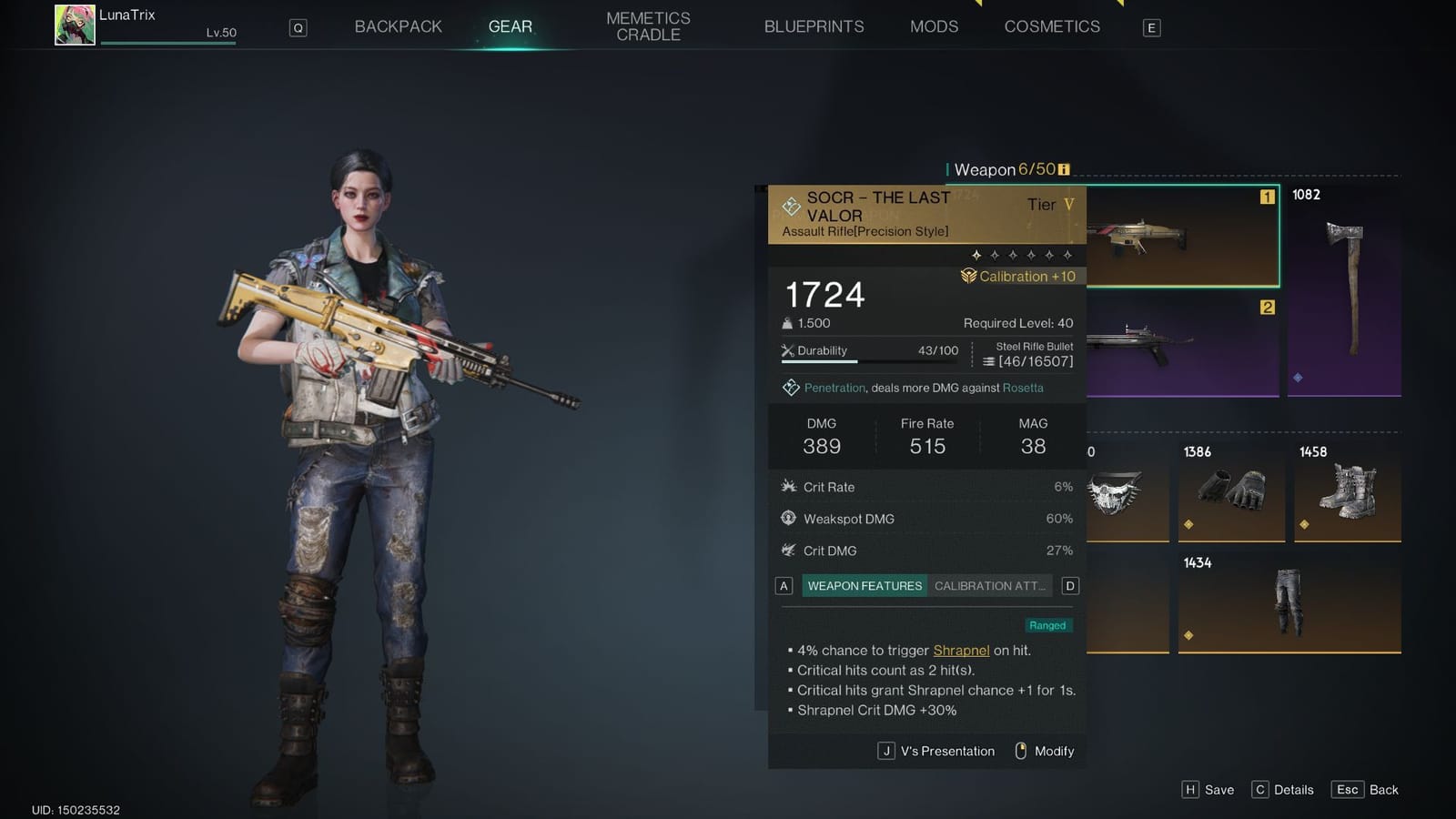
Task: Click the Crit Rate icon
Action: (791, 486)
